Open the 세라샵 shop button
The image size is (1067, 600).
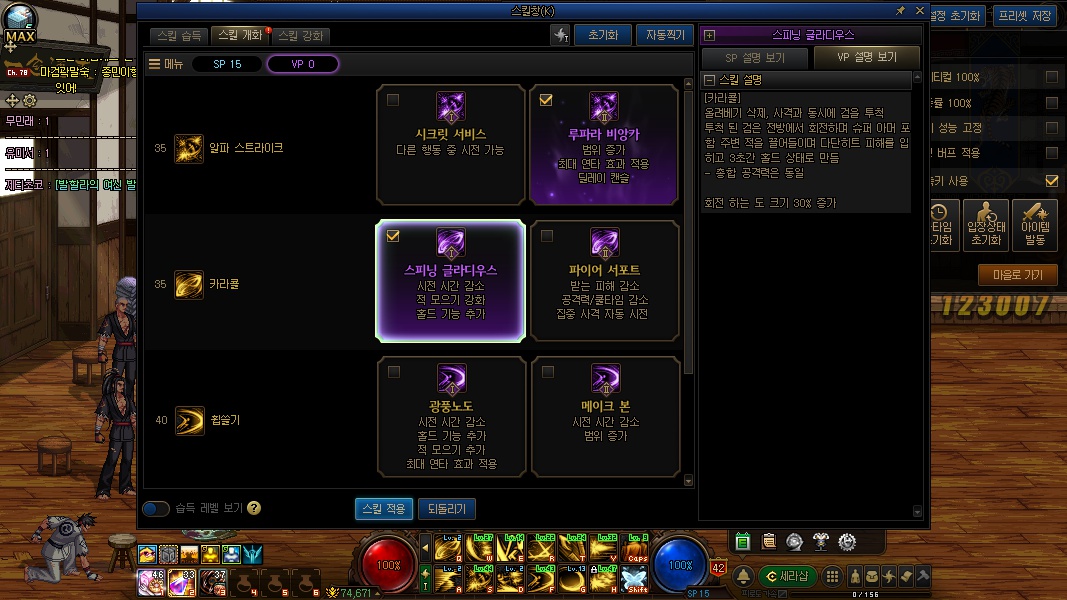pos(787,576)
